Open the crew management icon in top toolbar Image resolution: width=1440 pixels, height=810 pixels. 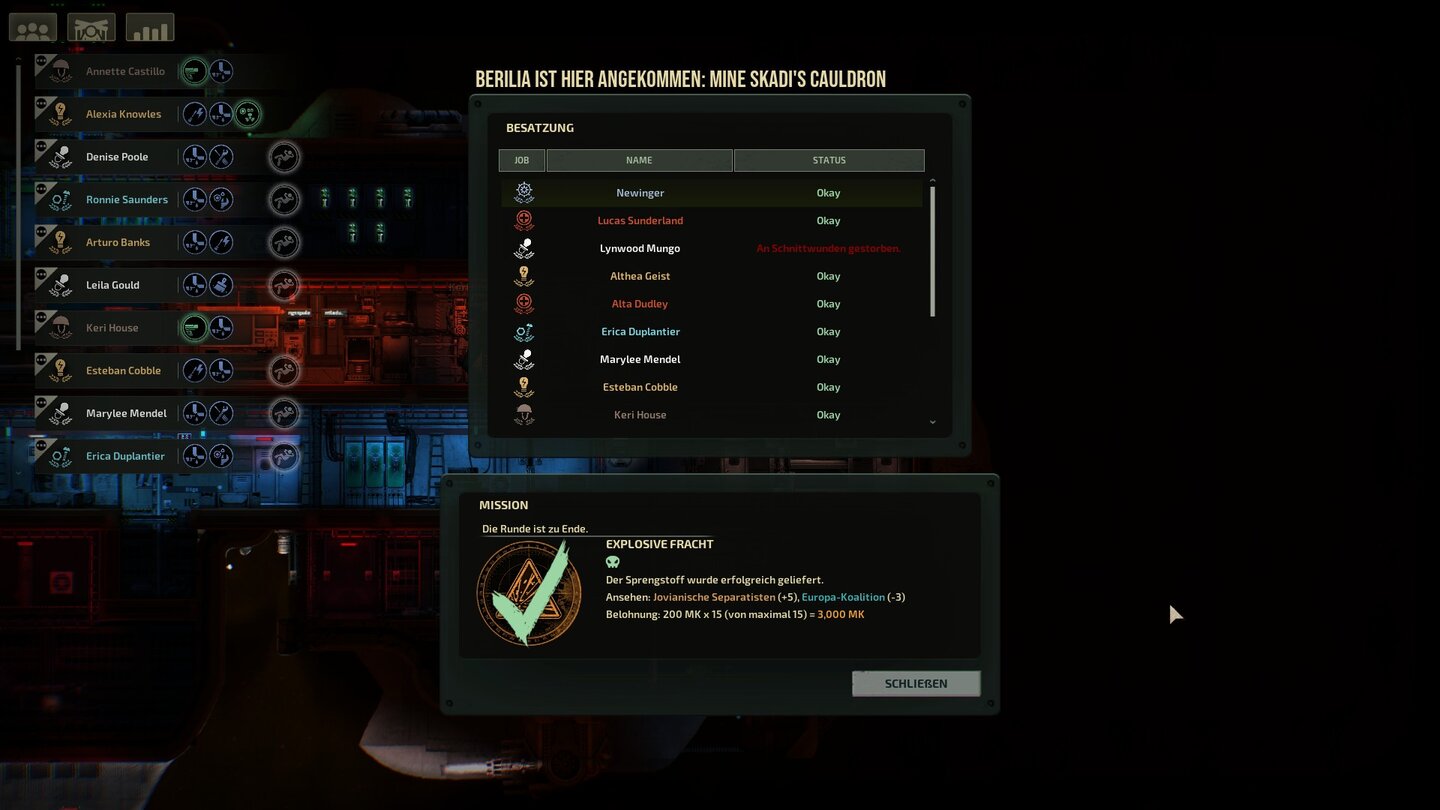[32, 27]
